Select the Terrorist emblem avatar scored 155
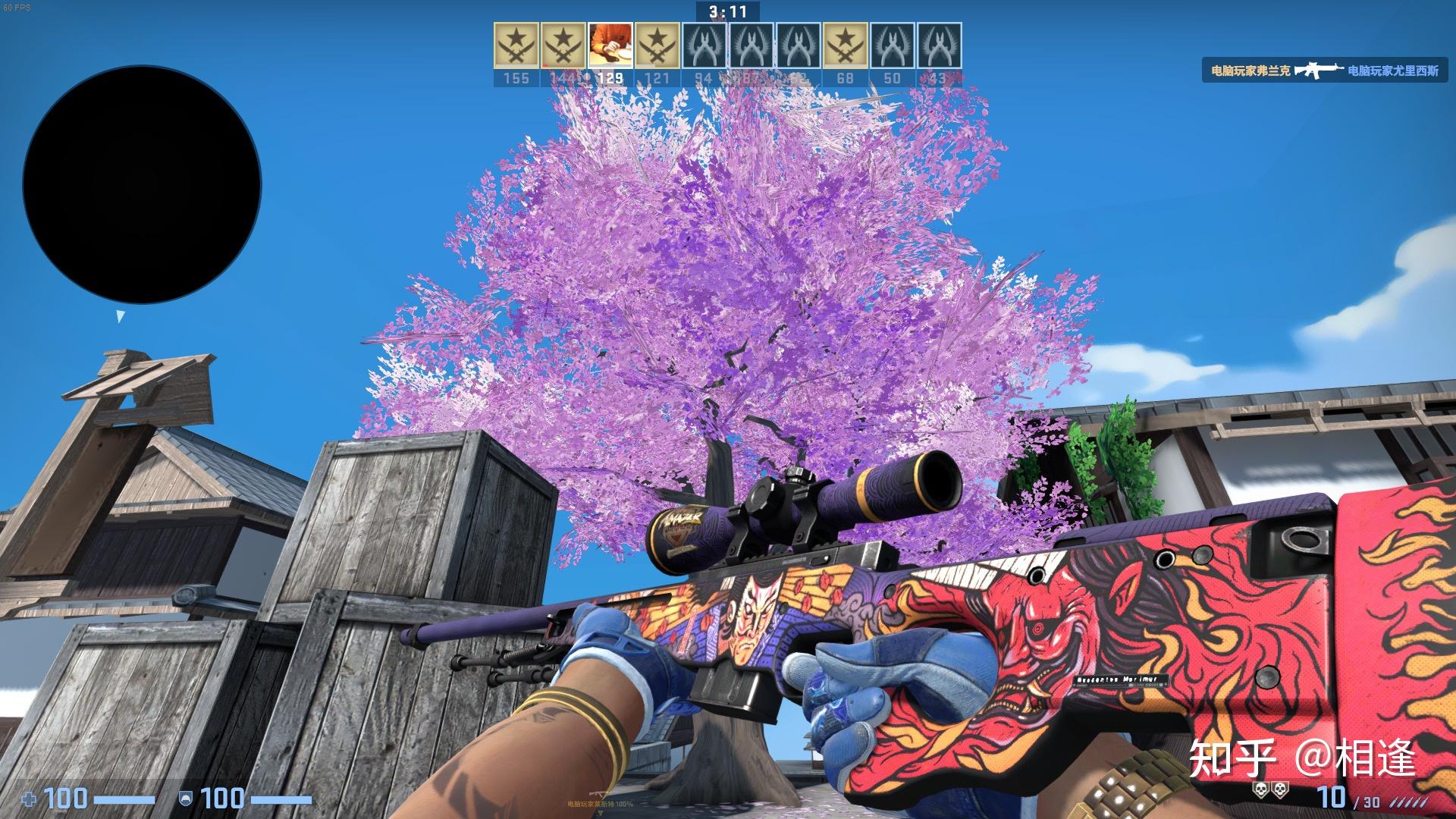This screenshot has width=1456, height=819. 516,45
